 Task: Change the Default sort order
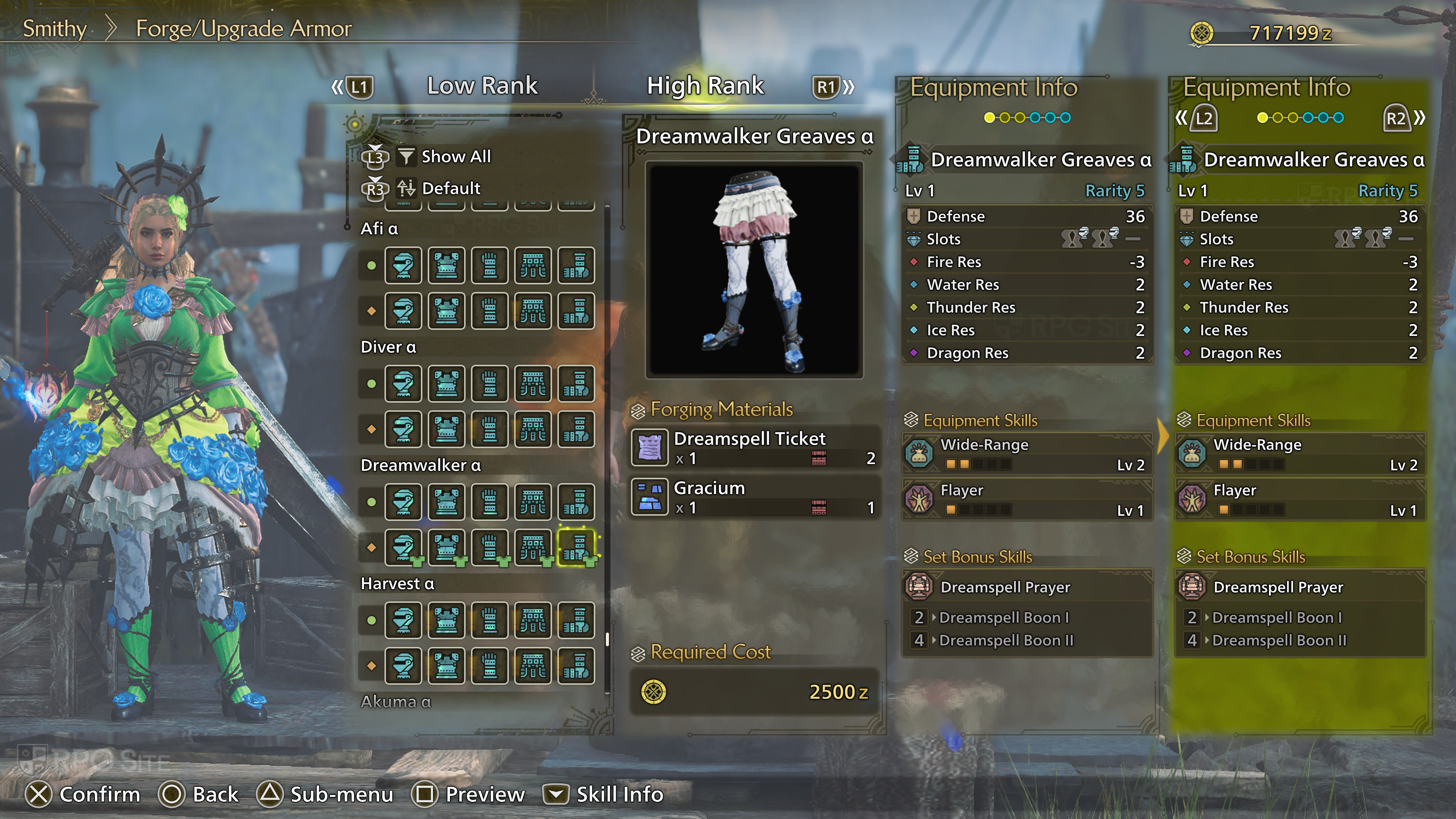click(x=450, y=188)
